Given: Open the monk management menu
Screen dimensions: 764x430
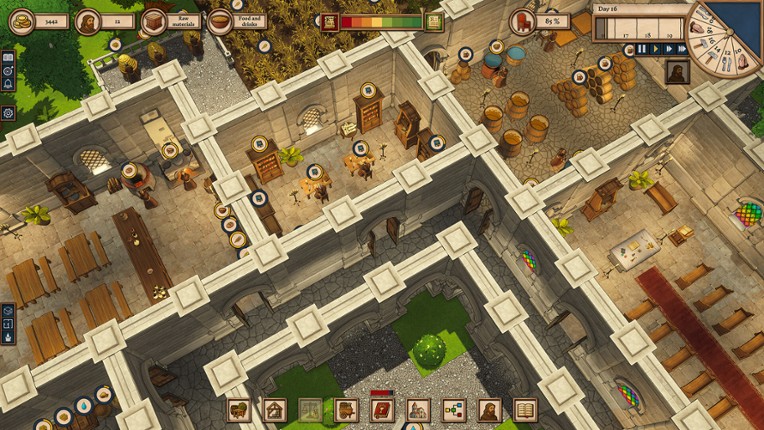Looking at the screenshot, I should point(489,408).
